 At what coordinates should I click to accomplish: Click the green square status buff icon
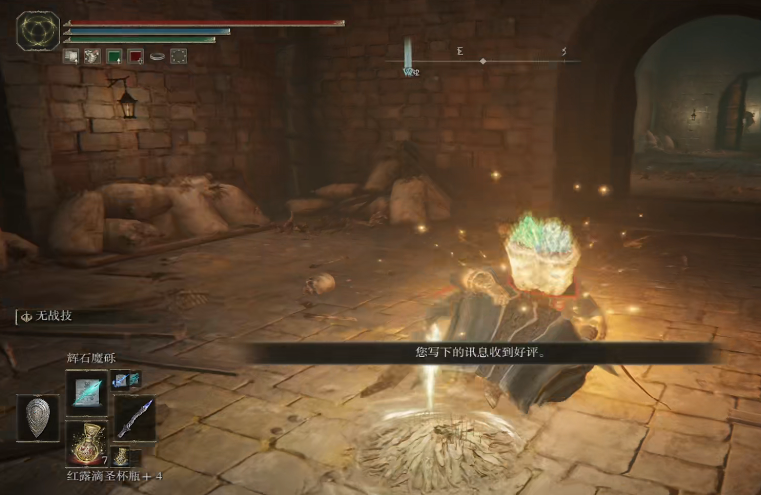113,56
